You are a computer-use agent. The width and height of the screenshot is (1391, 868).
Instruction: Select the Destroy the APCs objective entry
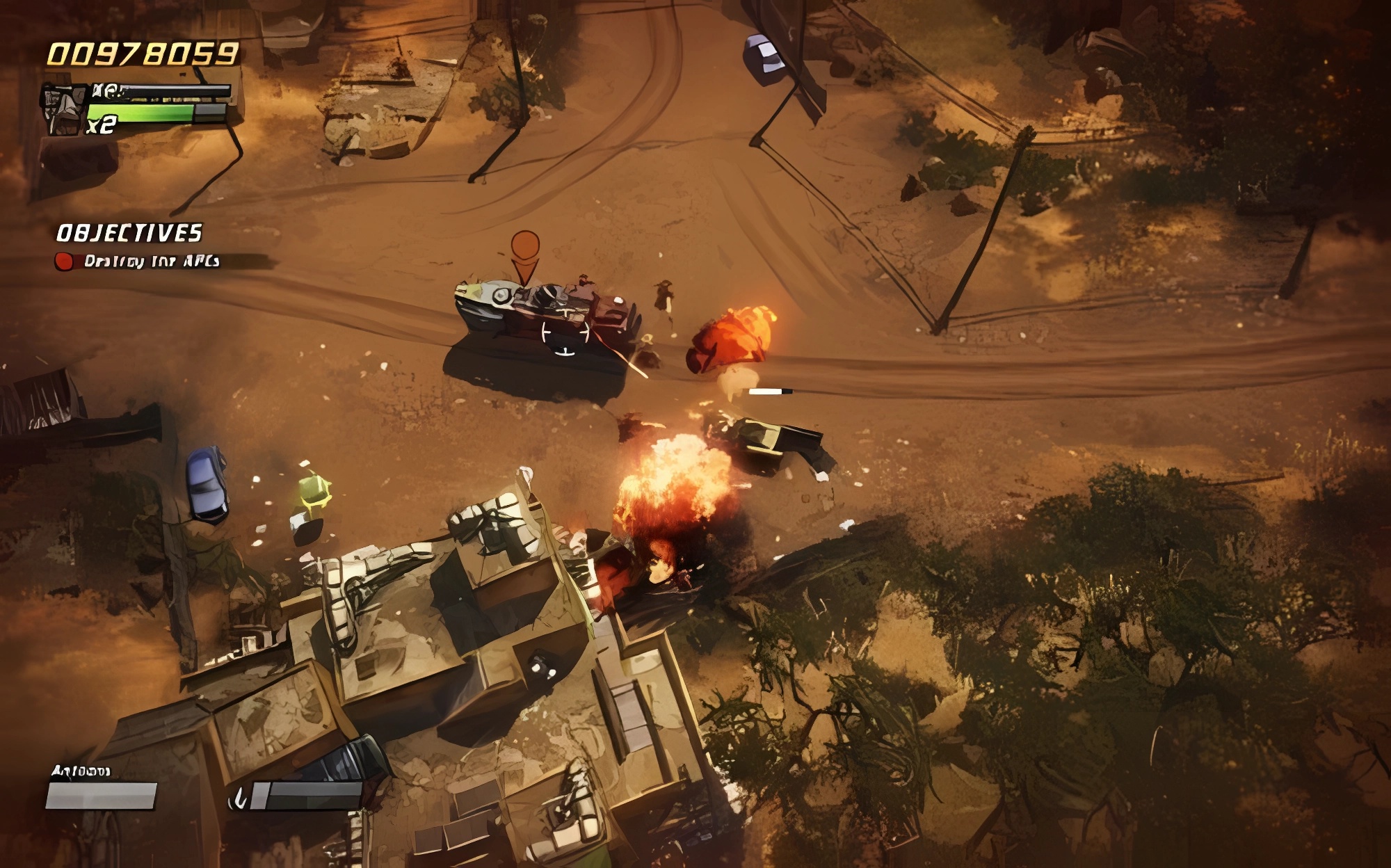coord(151,262)
